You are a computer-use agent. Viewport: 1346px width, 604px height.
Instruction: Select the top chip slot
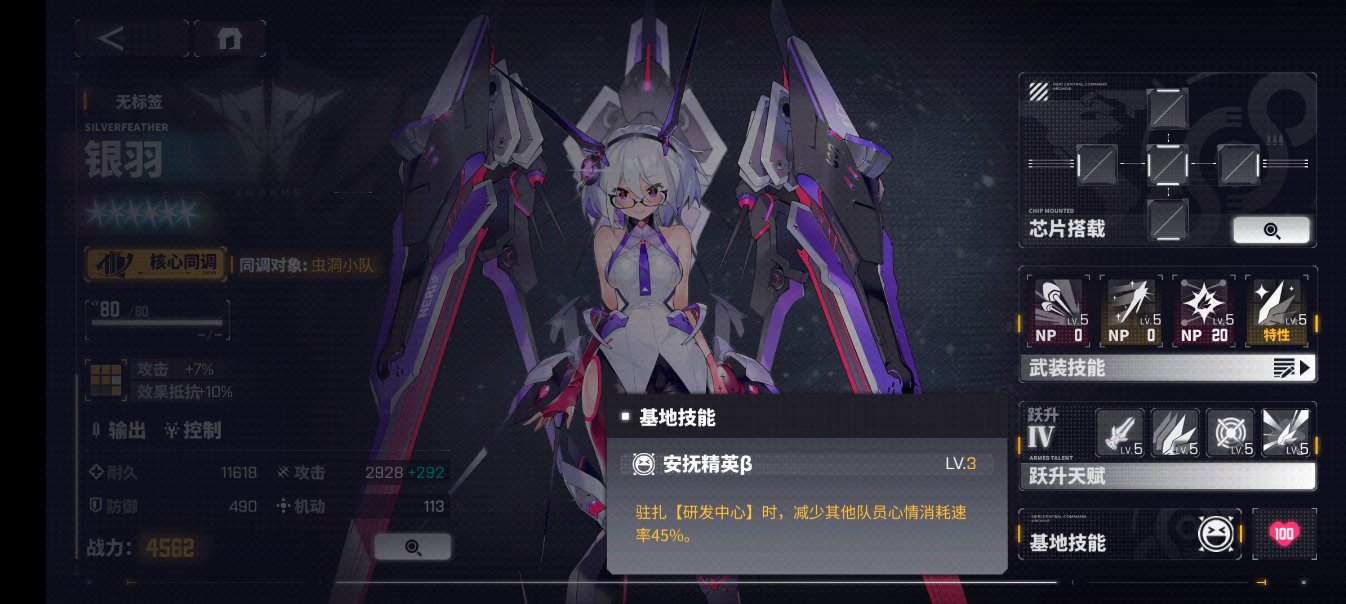click(1167, 107)
